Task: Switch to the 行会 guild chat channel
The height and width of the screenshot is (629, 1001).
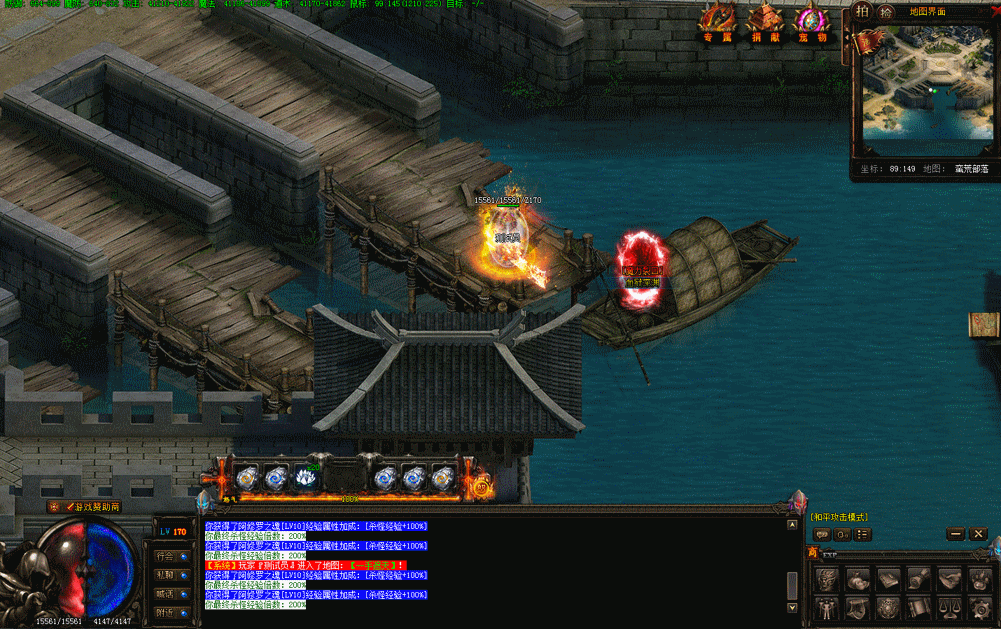Action: coord(171,556)
